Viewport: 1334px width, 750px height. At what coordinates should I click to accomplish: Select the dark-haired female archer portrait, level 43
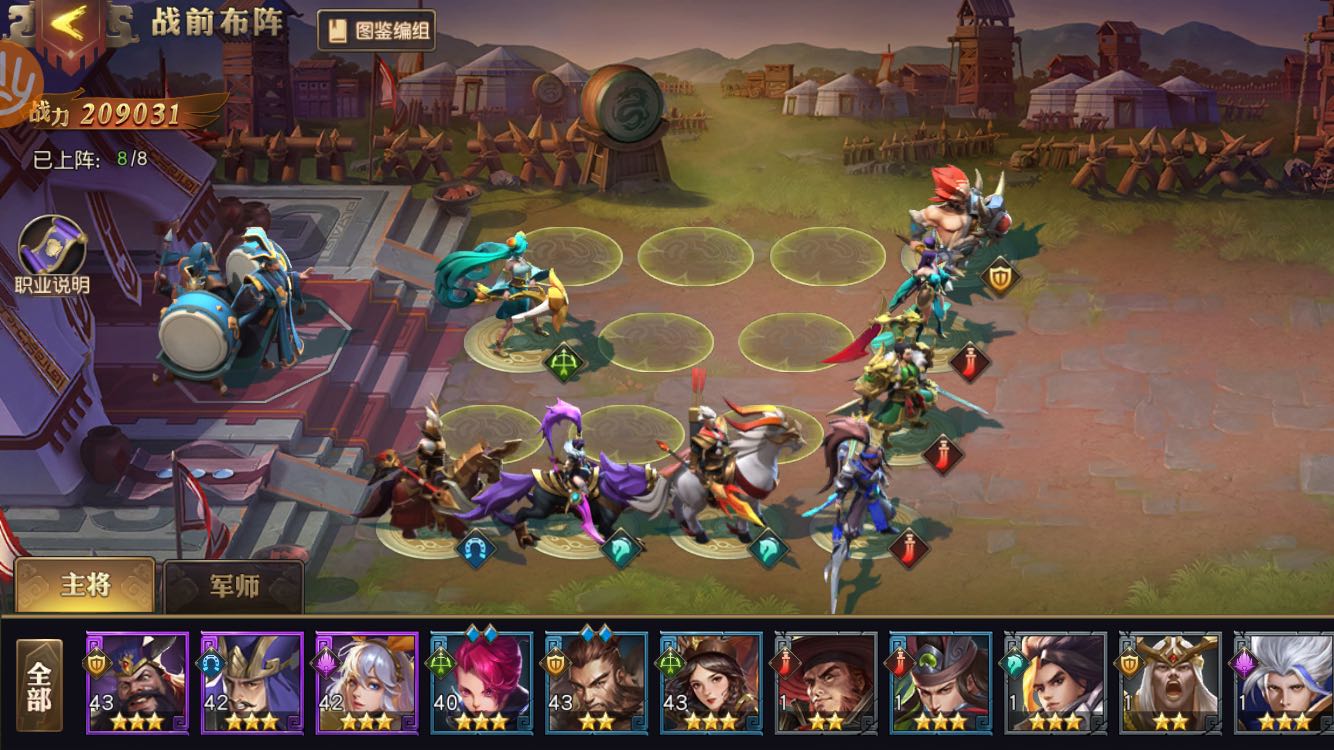pos(711,682)
